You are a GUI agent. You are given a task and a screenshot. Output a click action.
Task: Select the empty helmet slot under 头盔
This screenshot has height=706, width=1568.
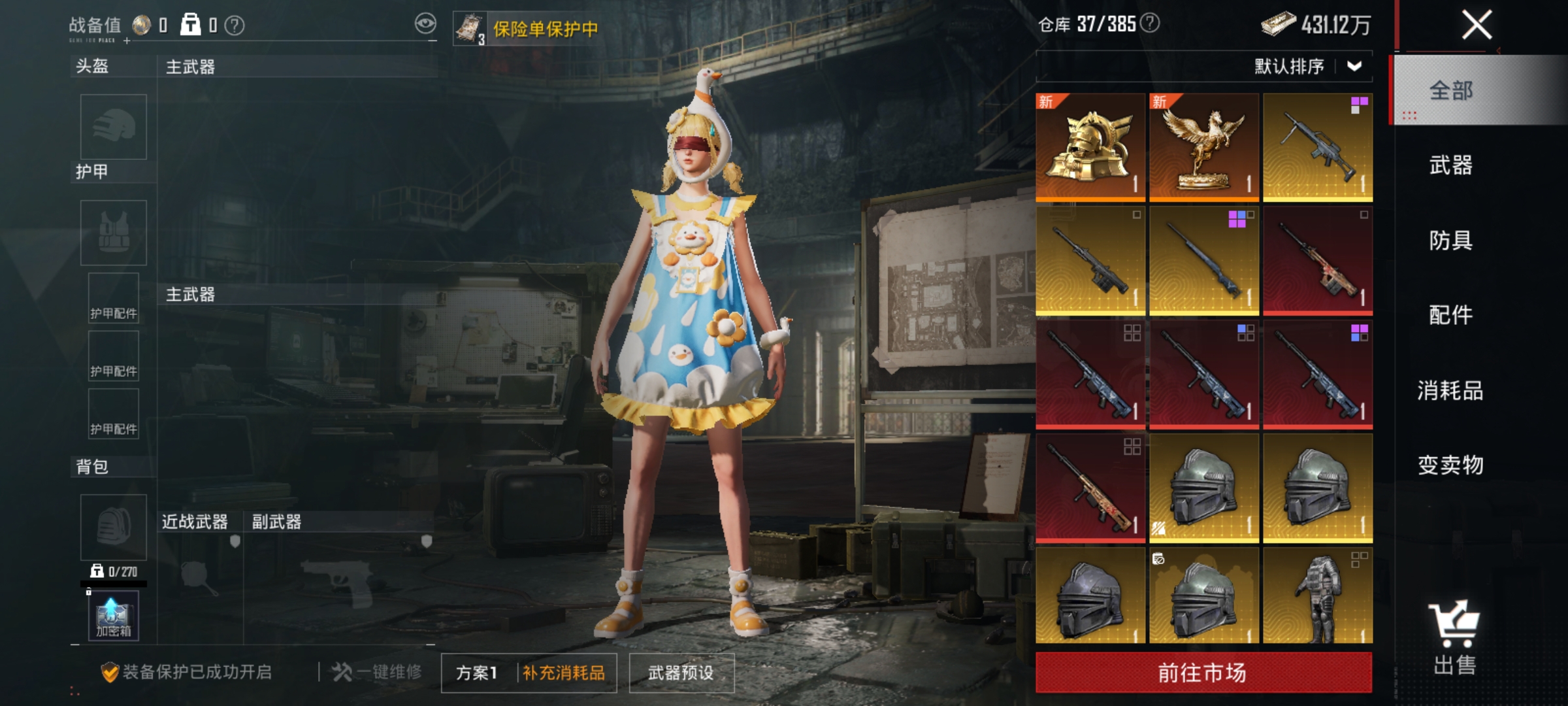112,128
